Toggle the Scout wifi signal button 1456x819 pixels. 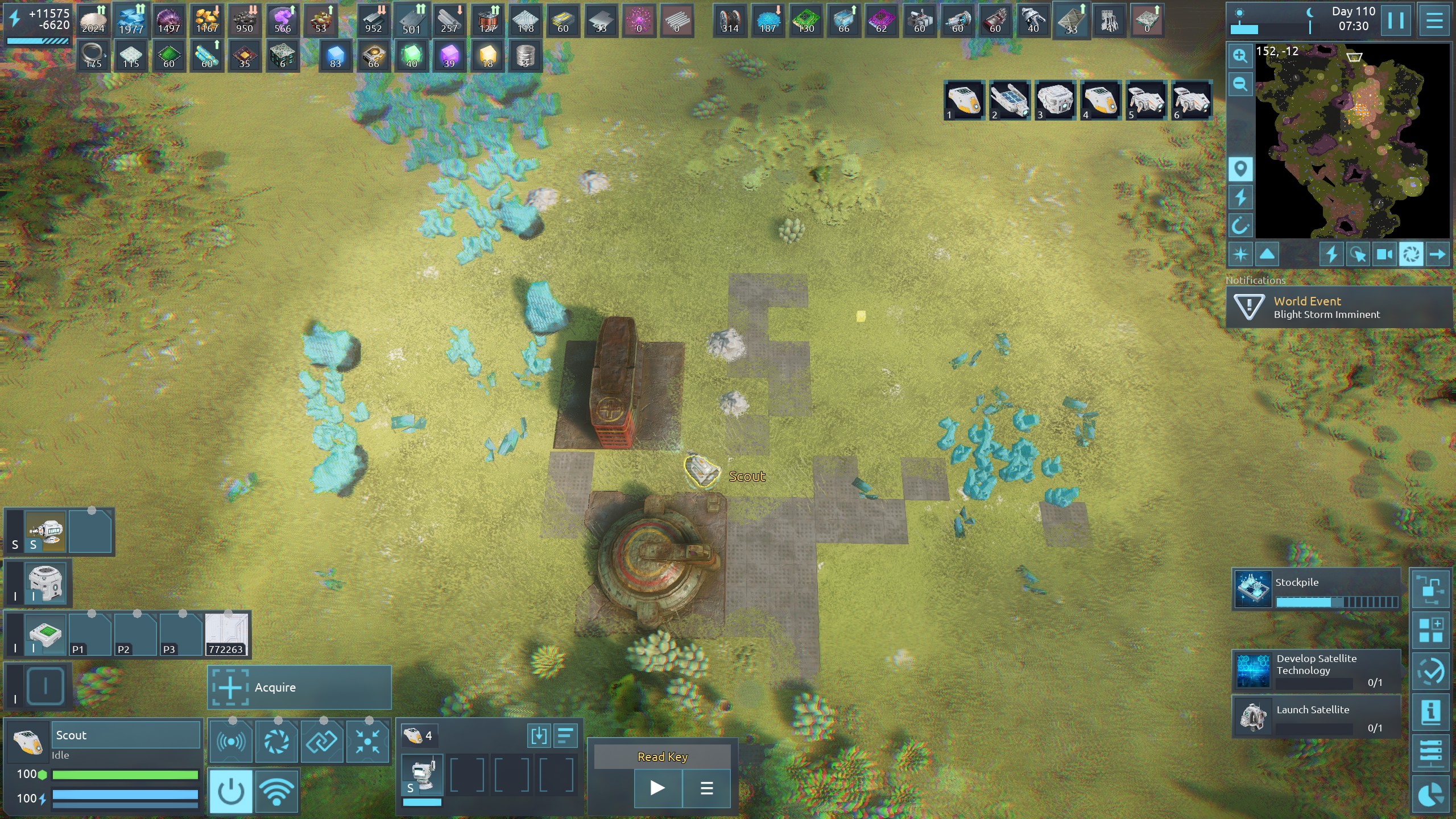(277, 791)
